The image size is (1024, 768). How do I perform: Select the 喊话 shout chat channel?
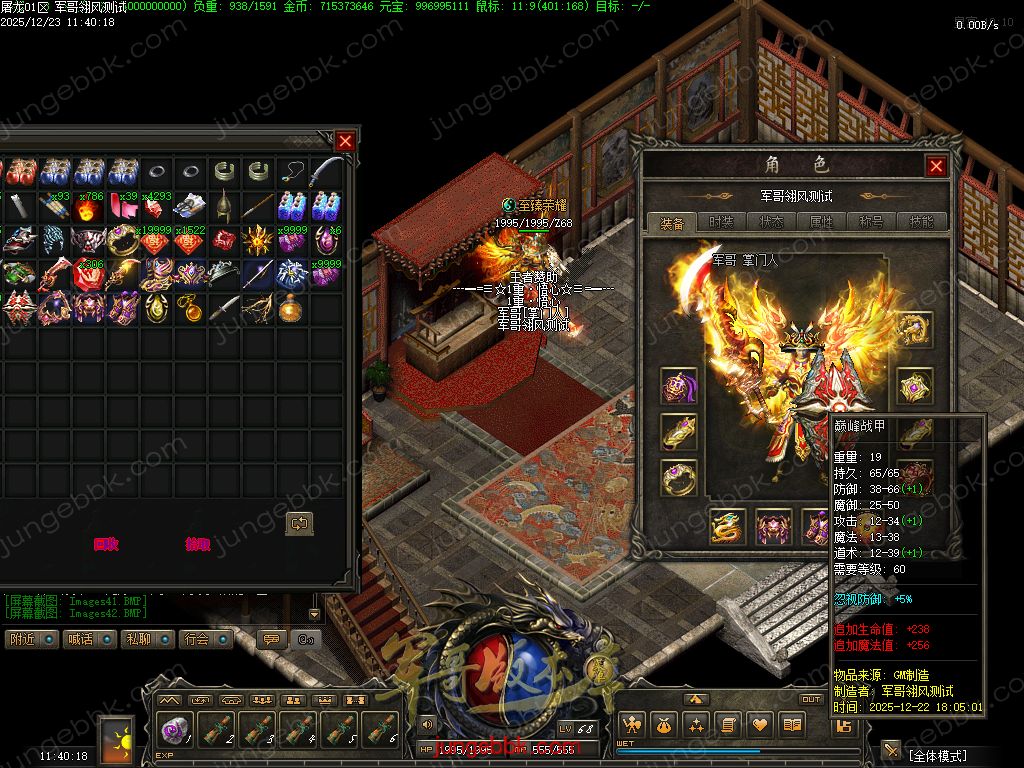click(x=88, y=639)
